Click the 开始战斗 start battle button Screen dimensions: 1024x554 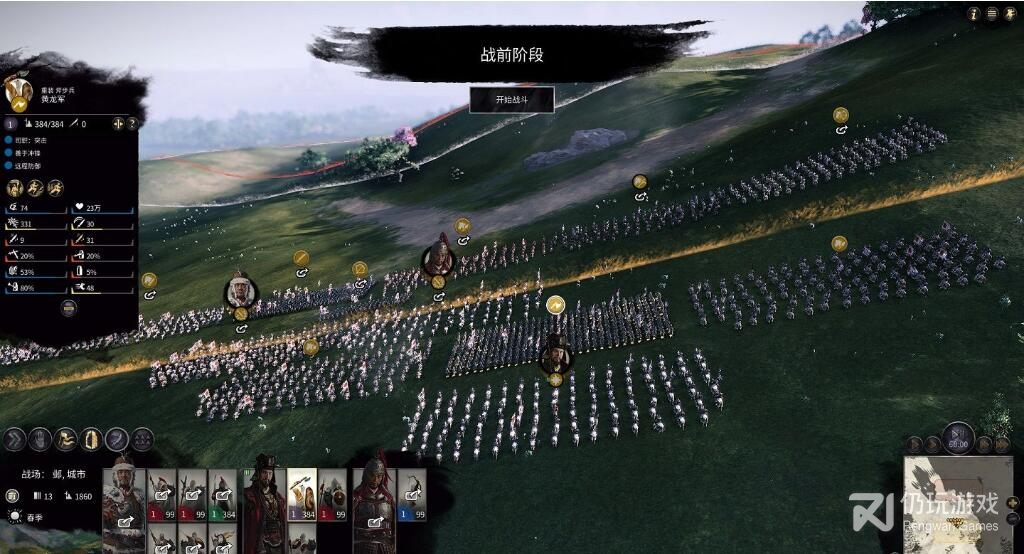pos(511,100)
